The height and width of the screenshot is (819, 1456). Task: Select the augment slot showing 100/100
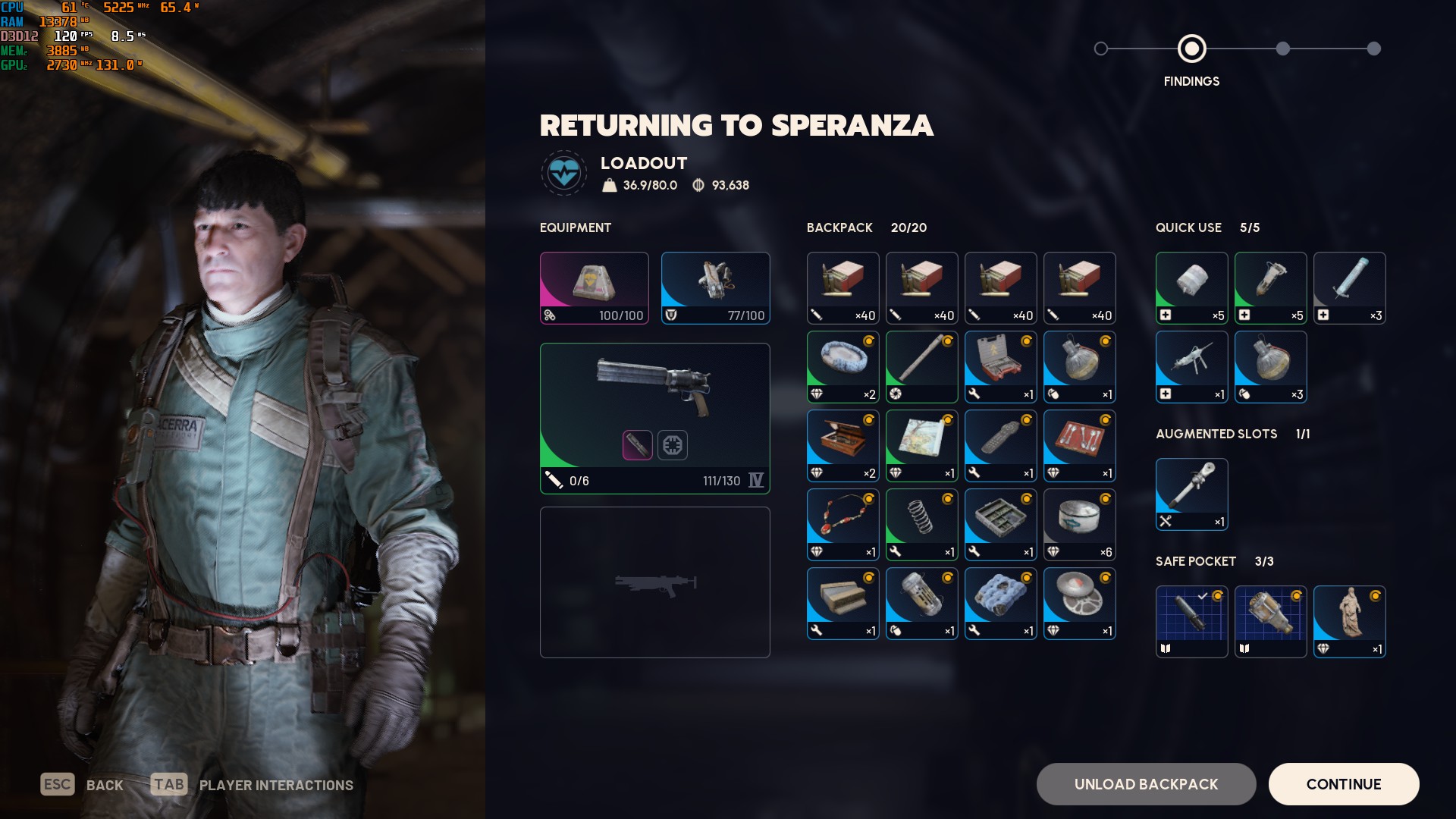click(x=594, y=287)
